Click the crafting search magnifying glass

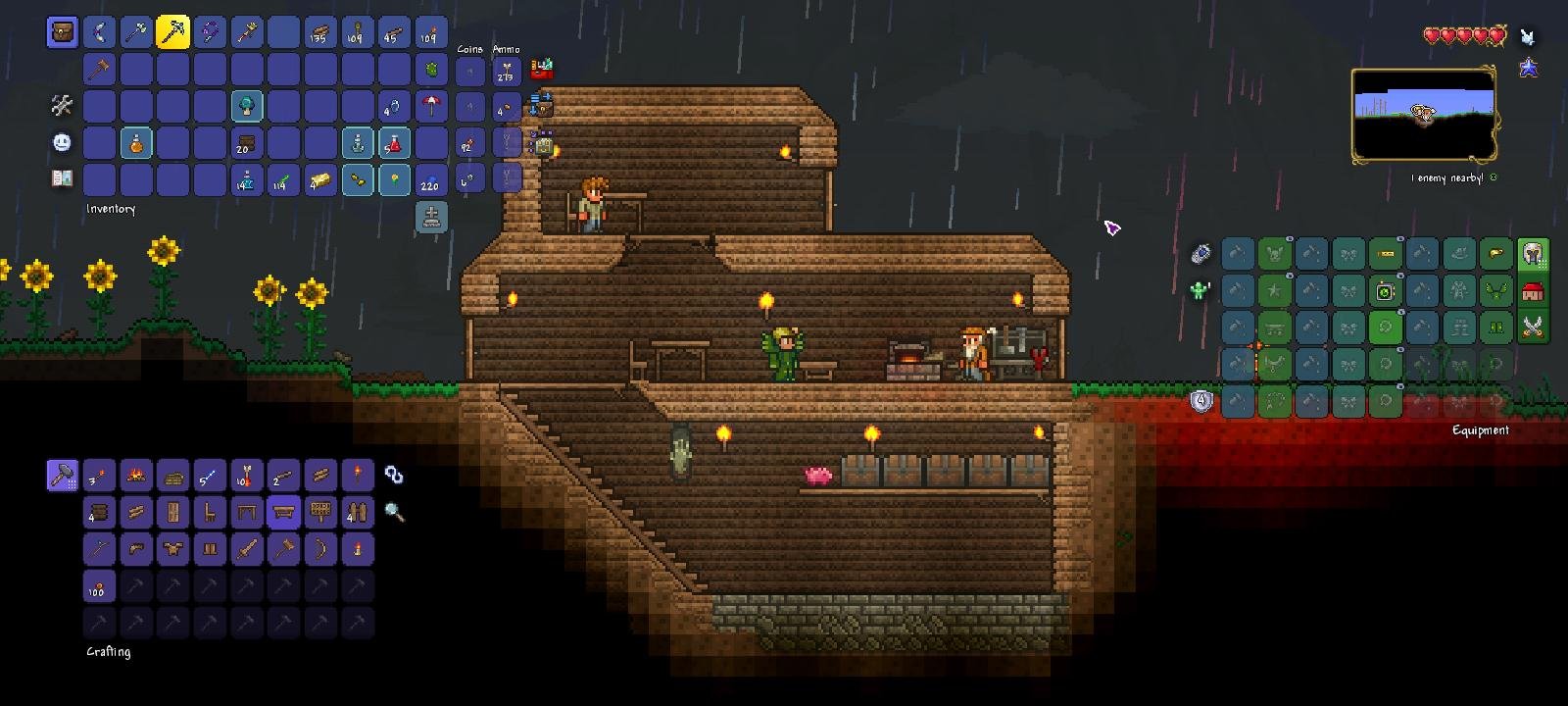coord(394,512)
